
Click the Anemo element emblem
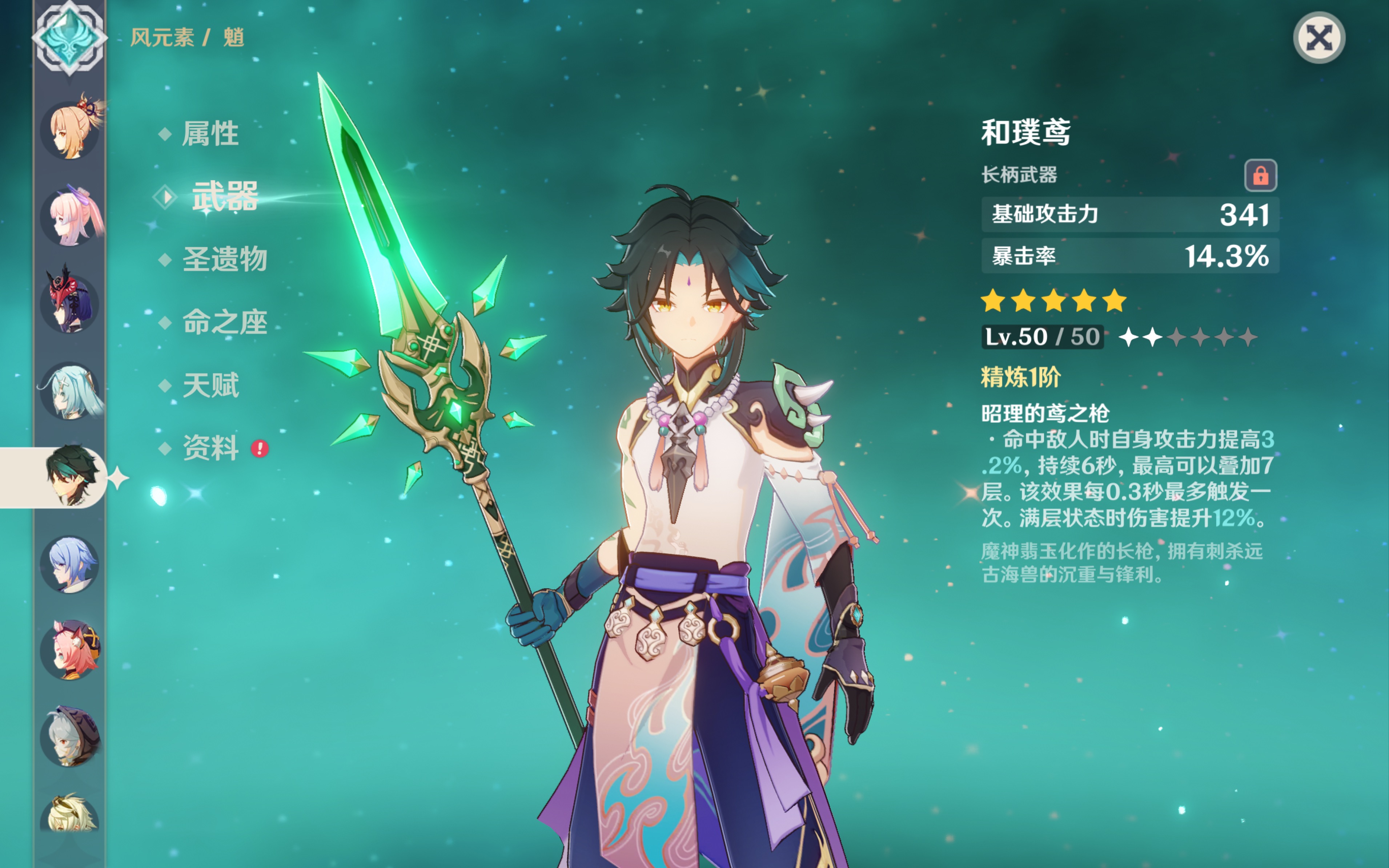[69, 38]
